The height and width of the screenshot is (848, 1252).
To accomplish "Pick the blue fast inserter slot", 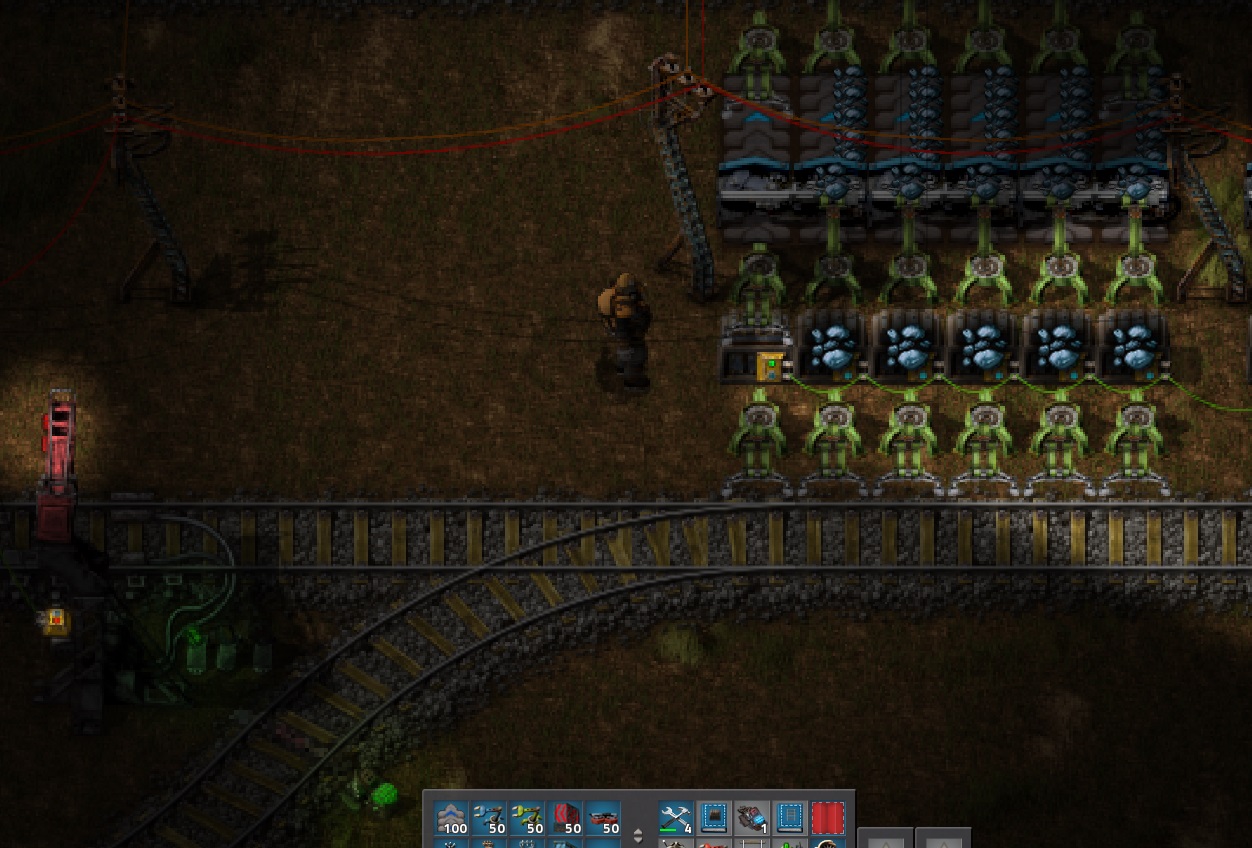I will tap(490, 818).
